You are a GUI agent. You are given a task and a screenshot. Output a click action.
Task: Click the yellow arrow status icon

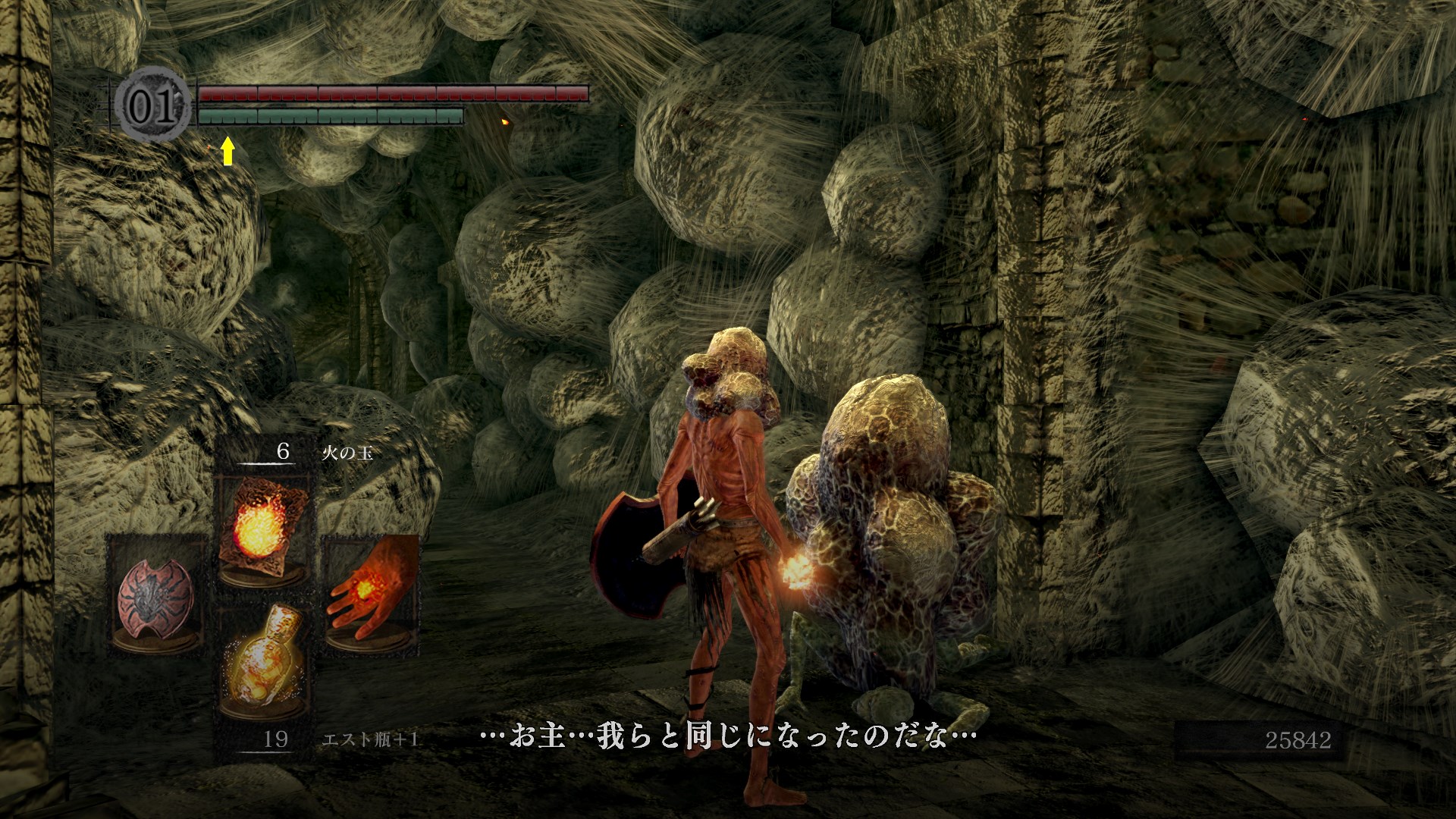click(227, 152)
